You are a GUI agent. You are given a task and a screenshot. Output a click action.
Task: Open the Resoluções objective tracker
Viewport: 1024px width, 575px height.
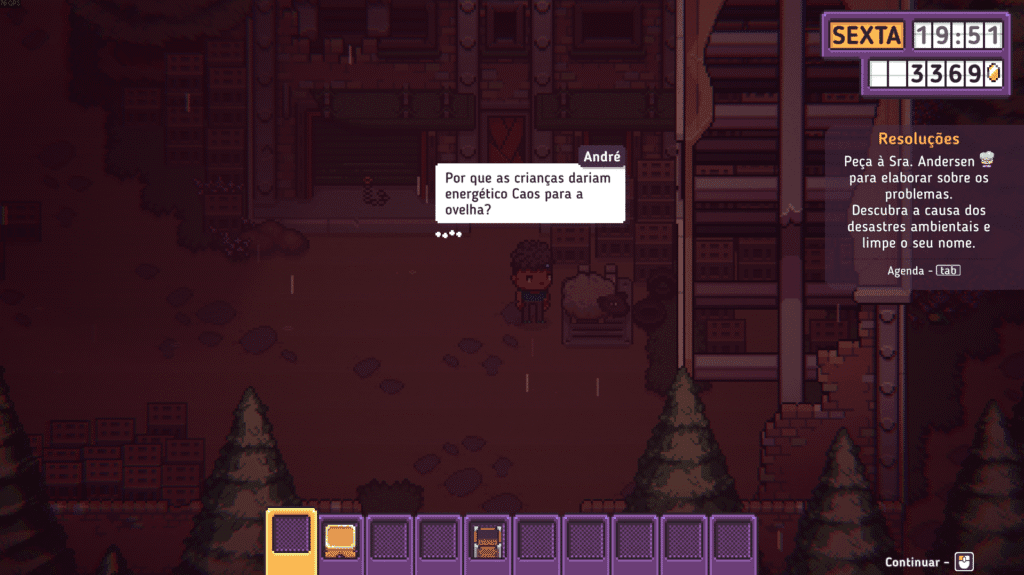pos(918,139)
